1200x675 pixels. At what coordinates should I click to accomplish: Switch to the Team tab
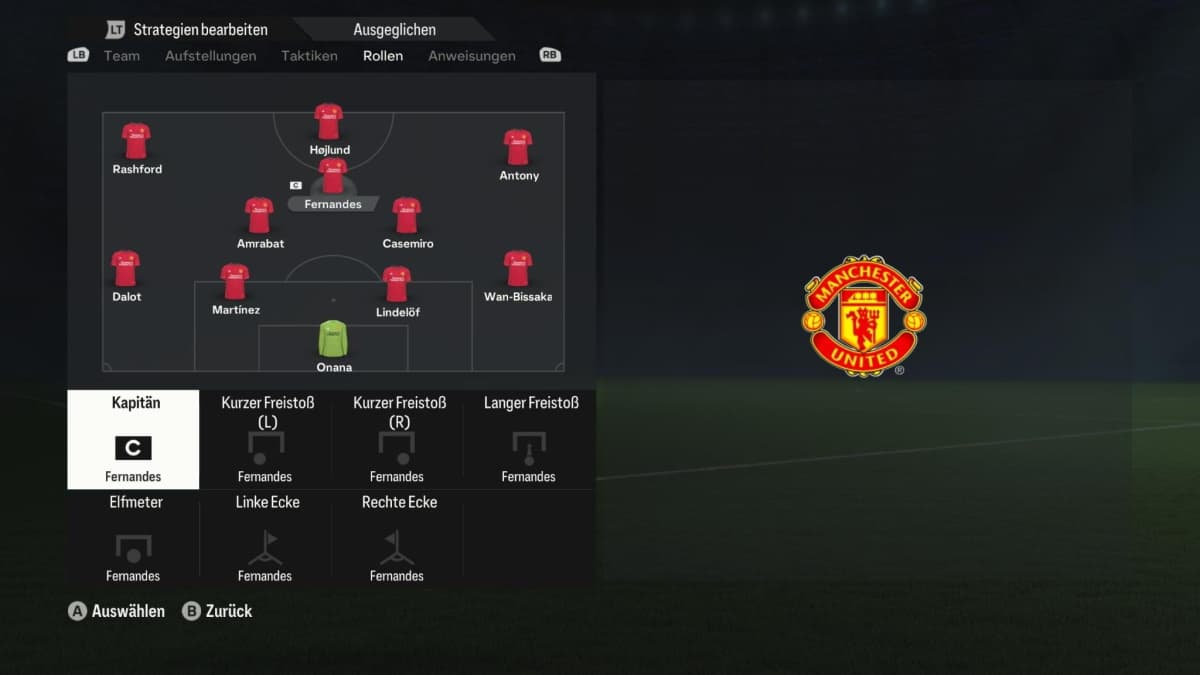pos(121,56)
